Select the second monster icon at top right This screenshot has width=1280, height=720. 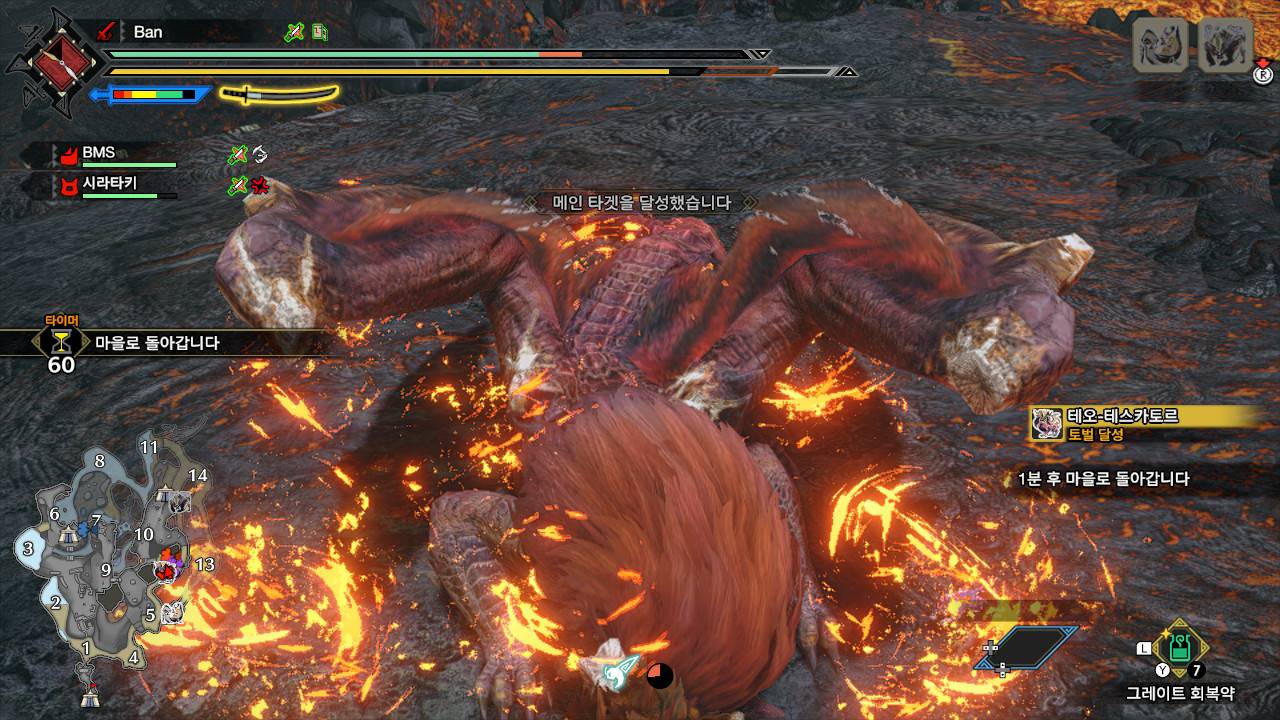click(1225, 44)
